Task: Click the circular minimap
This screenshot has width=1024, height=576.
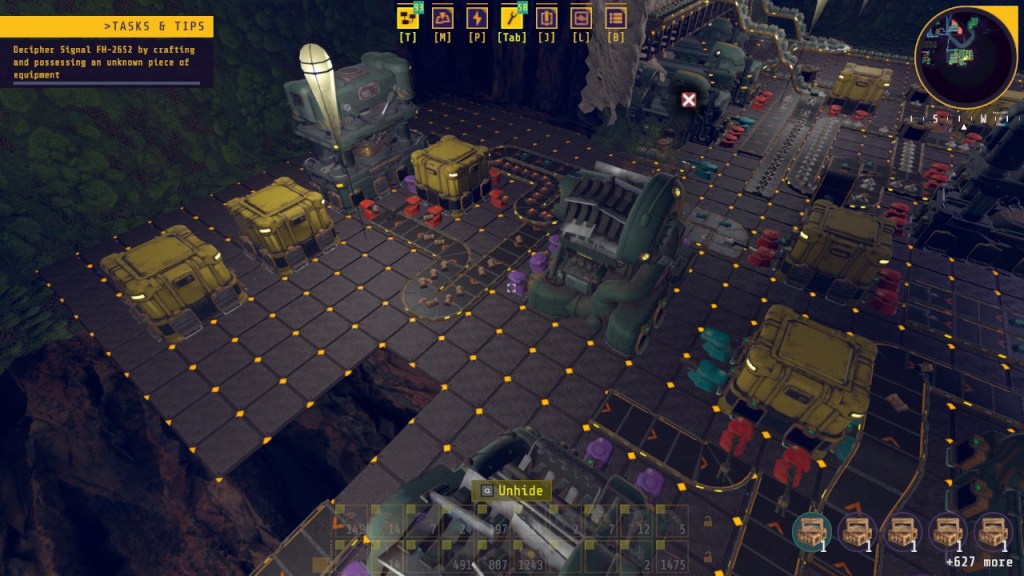Action: (965, 57)
